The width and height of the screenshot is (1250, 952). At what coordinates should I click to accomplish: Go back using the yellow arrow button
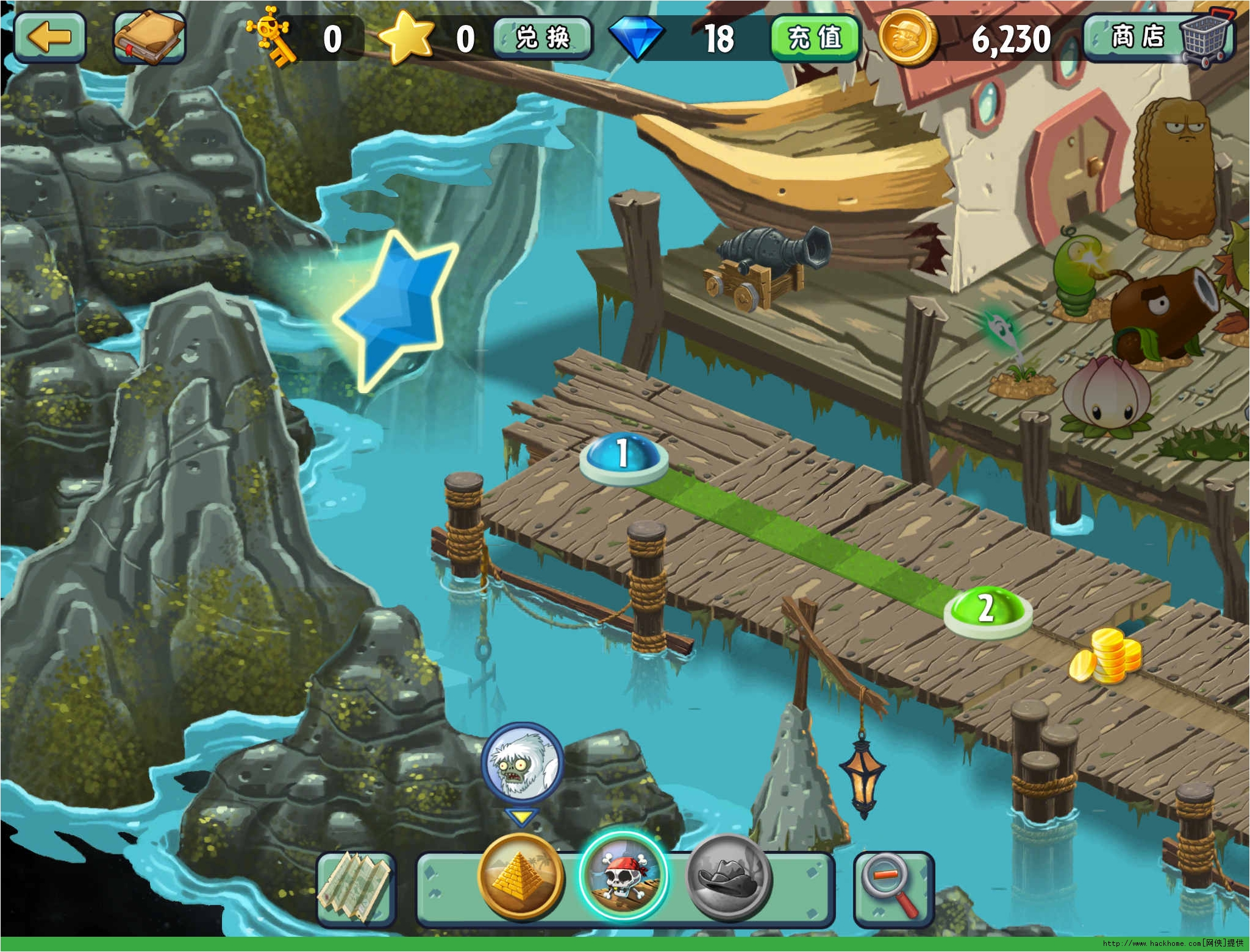point(50,37)
